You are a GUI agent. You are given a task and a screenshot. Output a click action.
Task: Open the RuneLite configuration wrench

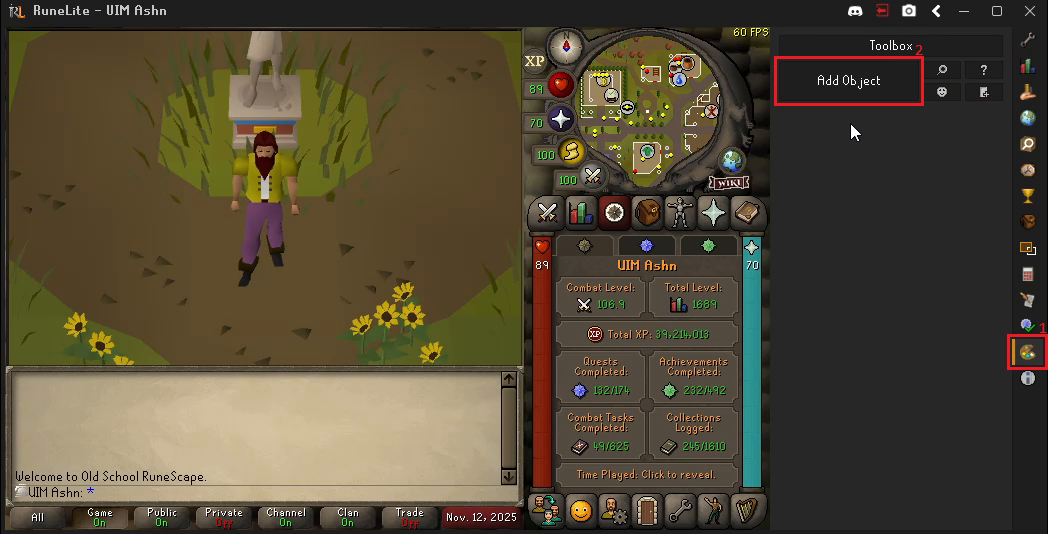click(x=1027, y=40)
